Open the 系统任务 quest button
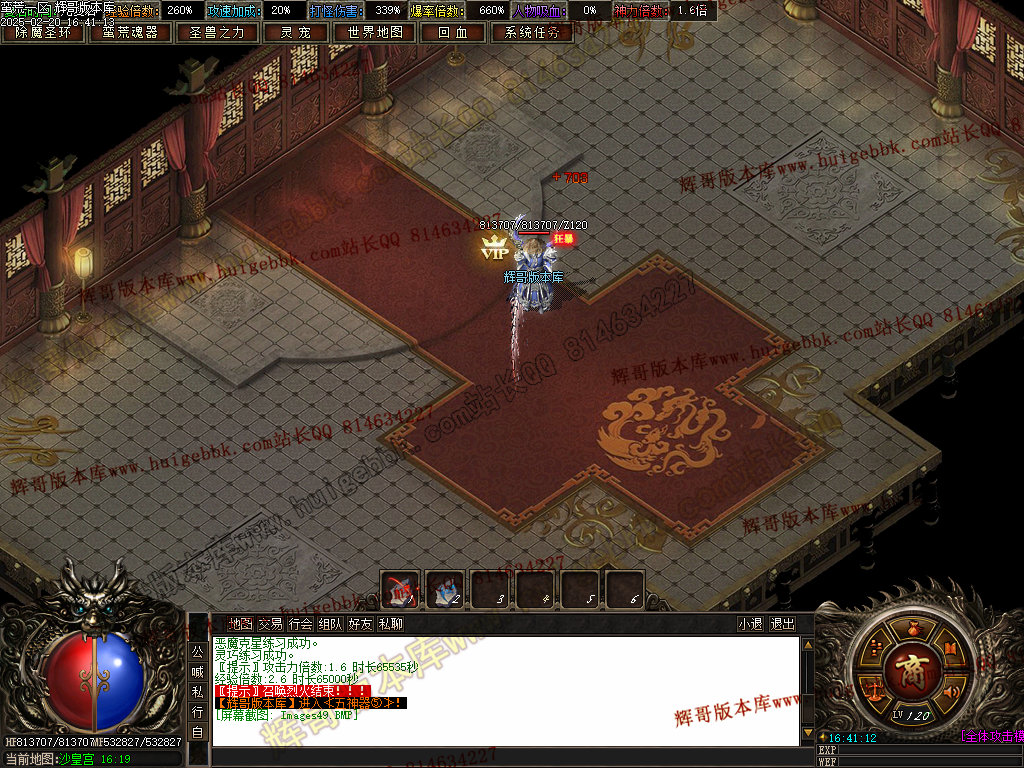 coord(532,32)
